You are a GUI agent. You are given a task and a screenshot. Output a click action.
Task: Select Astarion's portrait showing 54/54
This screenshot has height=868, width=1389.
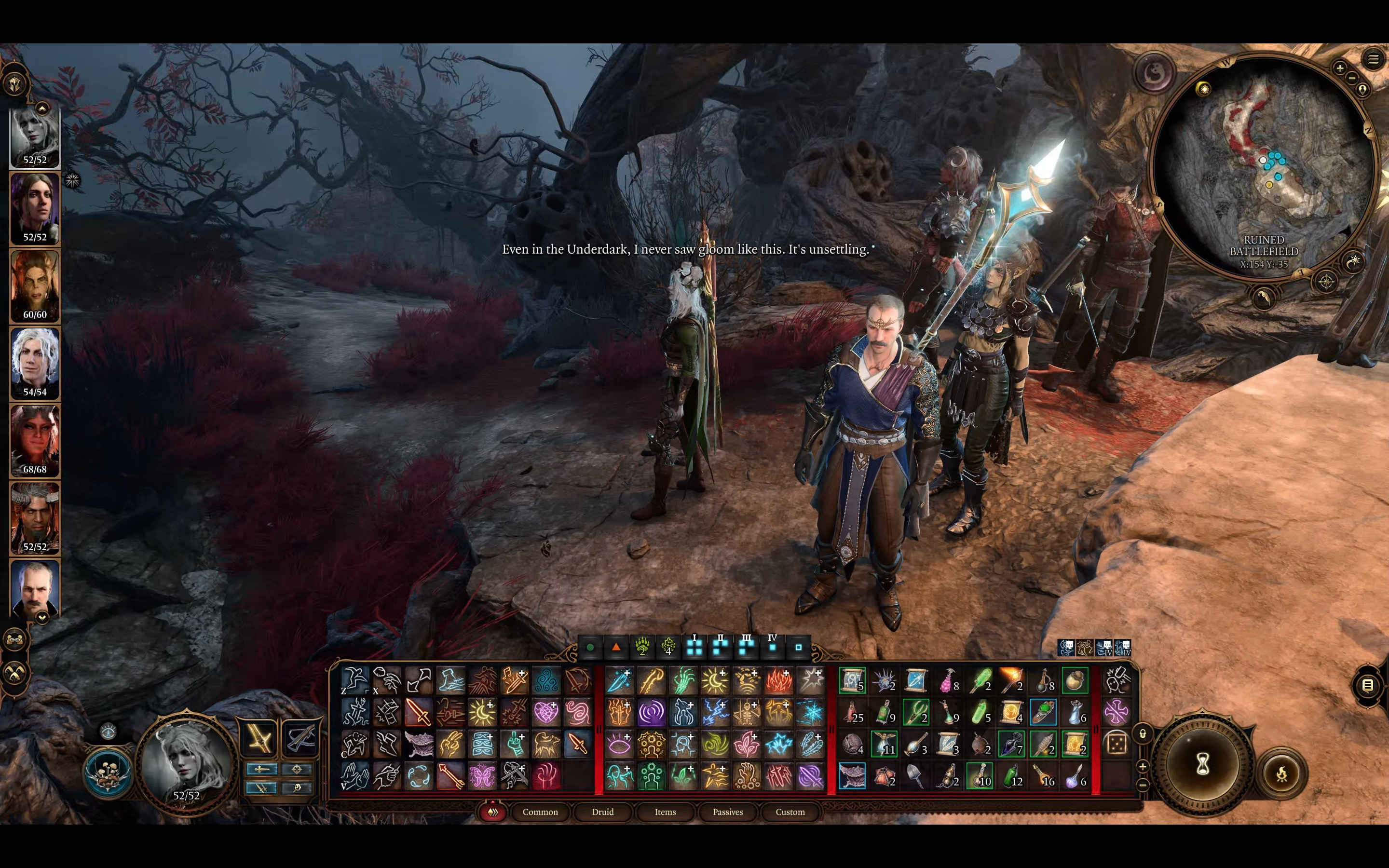[35, 363]
